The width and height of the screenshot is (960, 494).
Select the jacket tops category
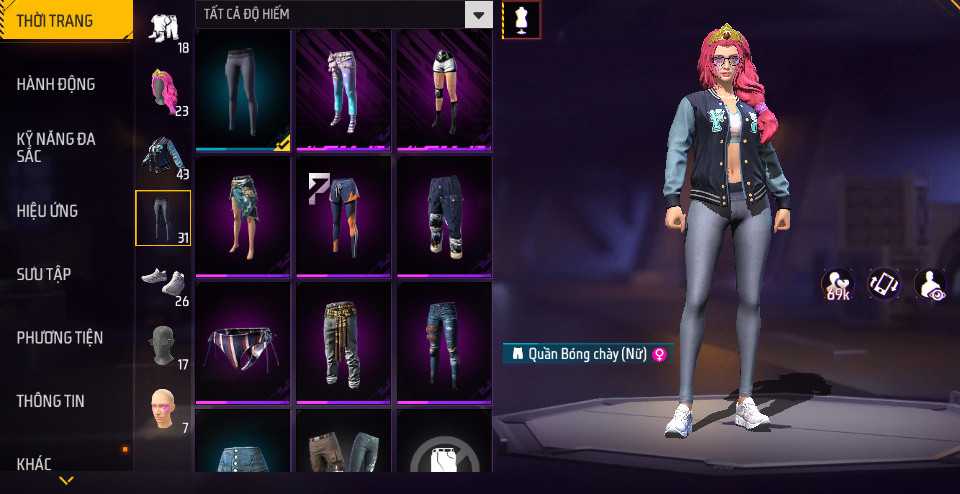pyautogui.click(x=164, y=156)
